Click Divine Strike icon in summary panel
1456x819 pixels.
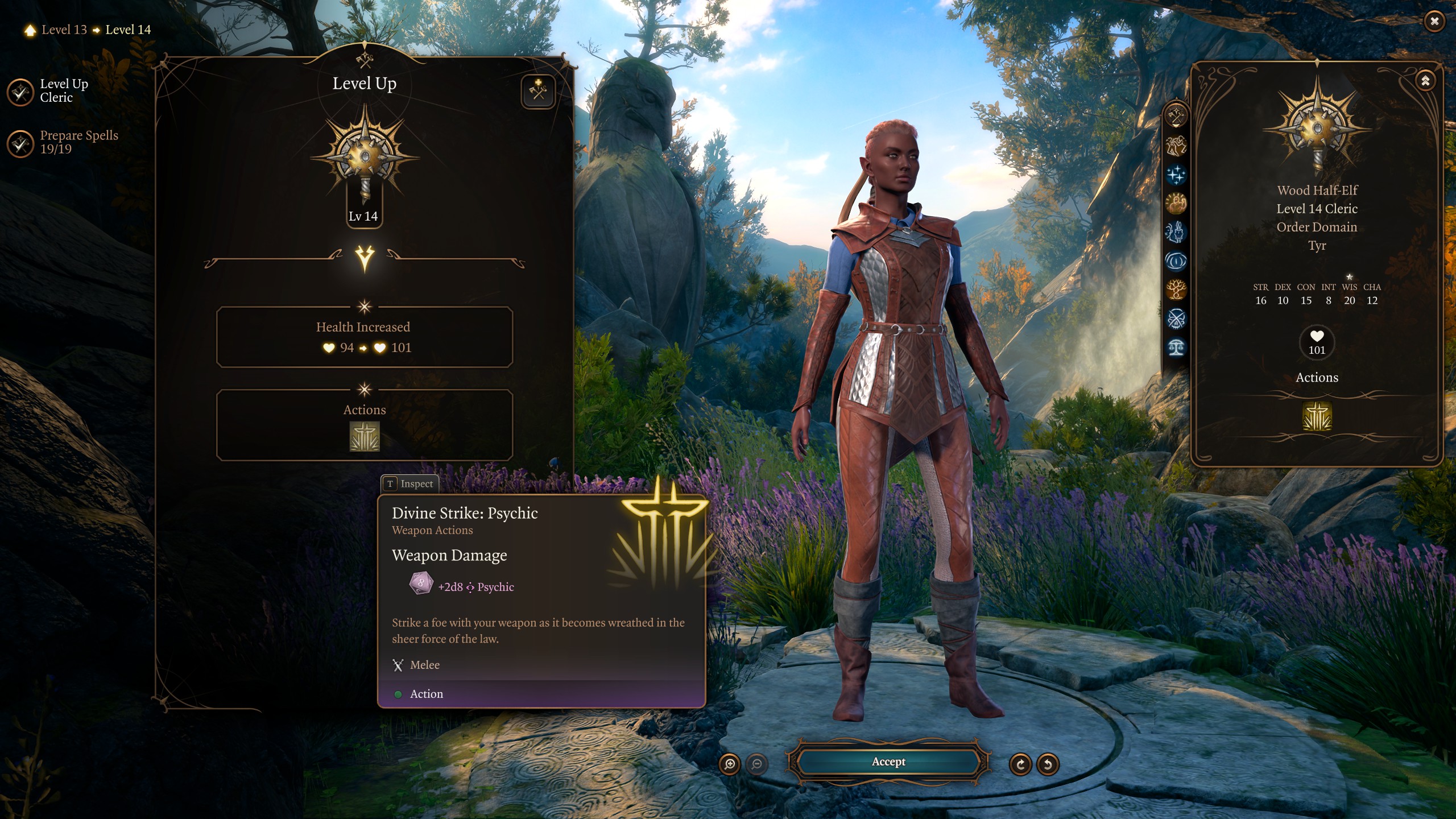1317,416
